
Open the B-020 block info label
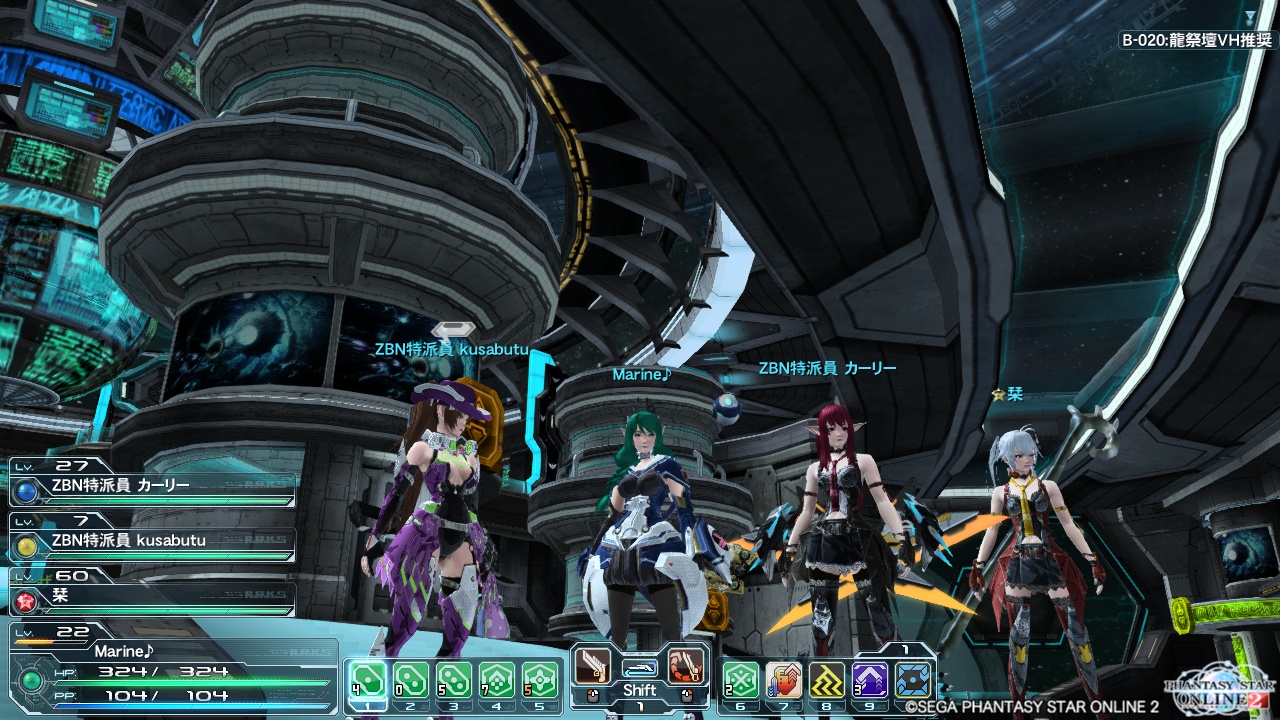pyautogui.click(x=1196, y=41)
